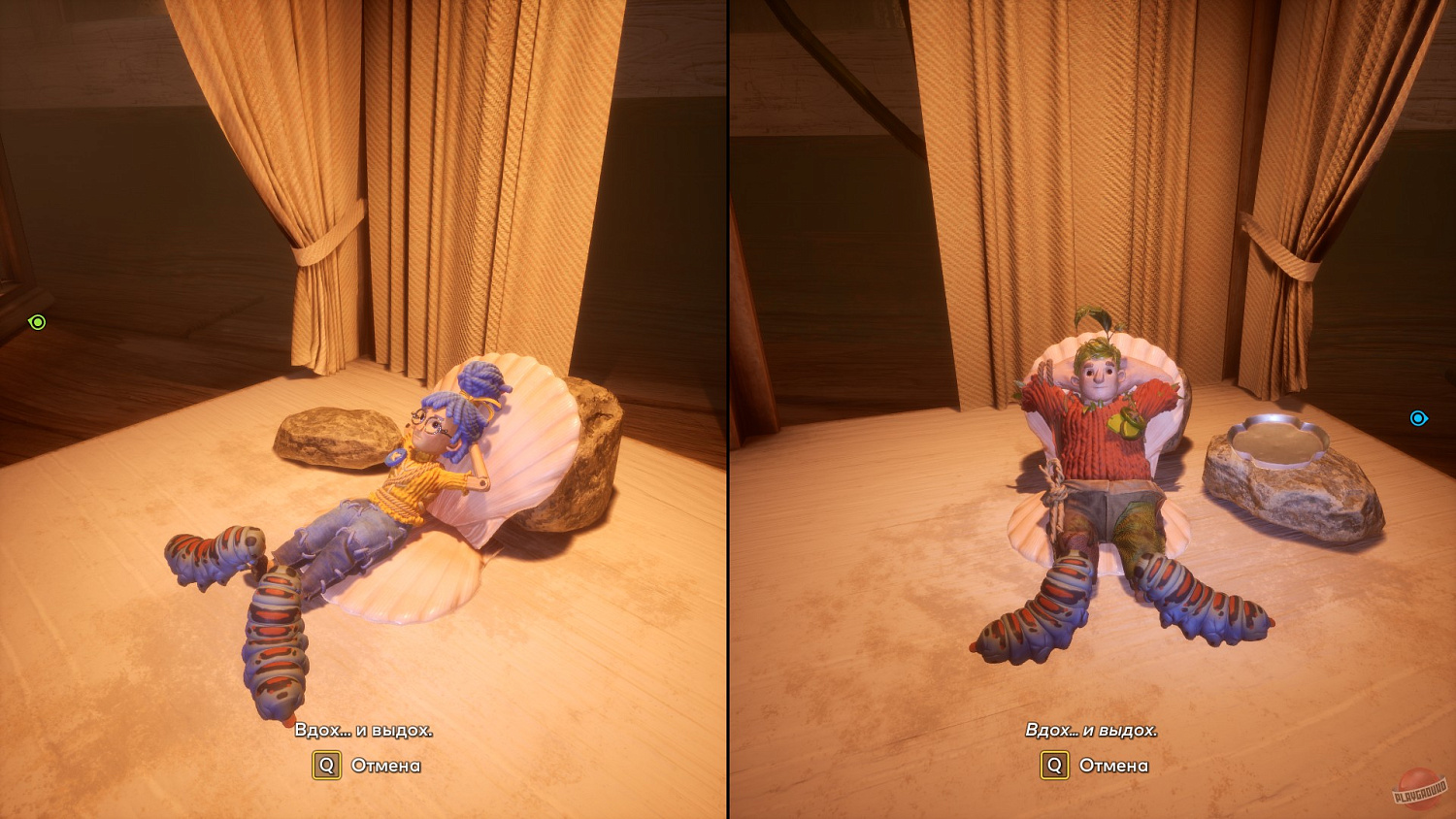Click the blue player marker icon
Screen dimensions: 1456x819
(1418, 418)
